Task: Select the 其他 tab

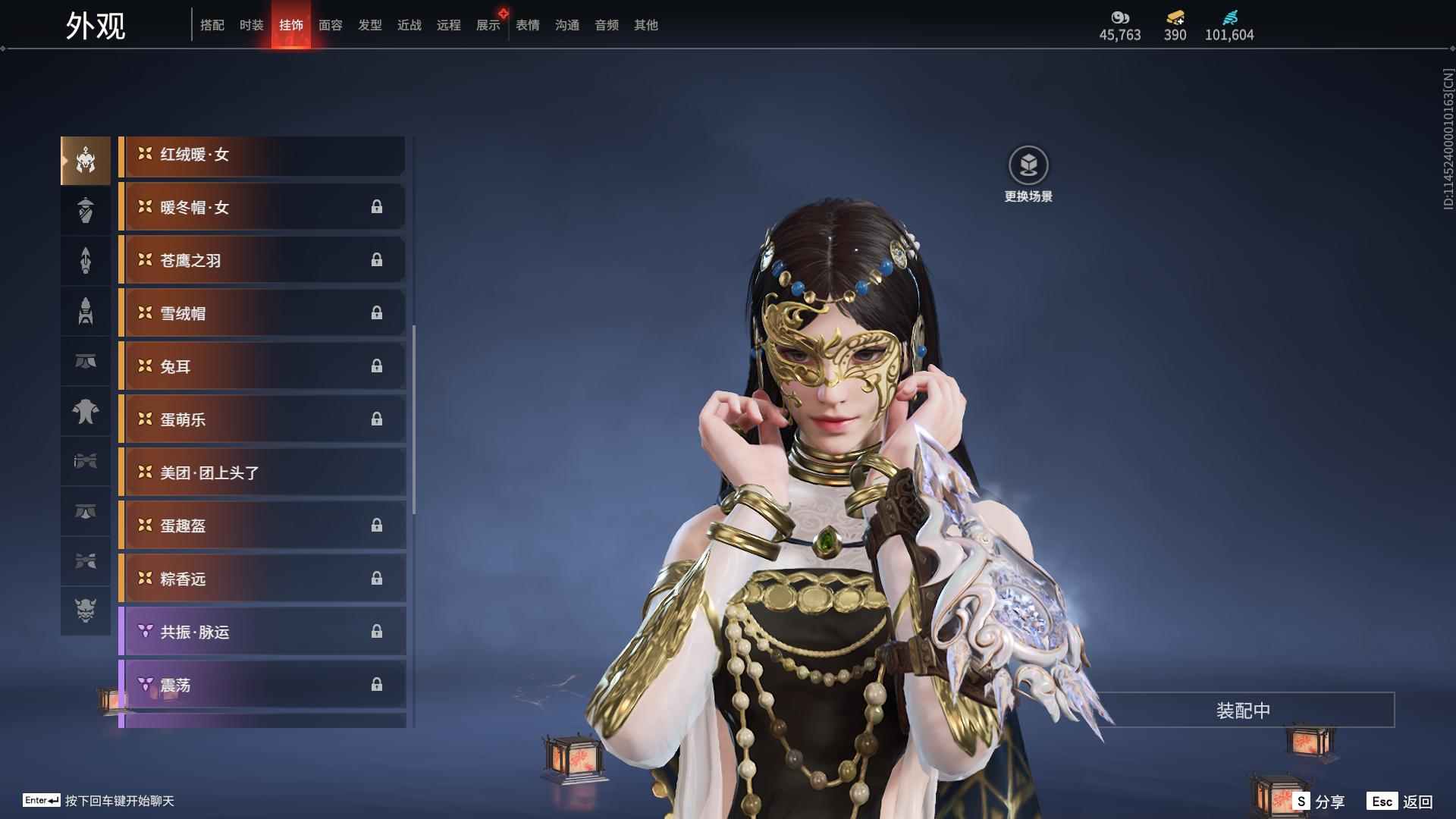Action: click(x=645, y=25)
